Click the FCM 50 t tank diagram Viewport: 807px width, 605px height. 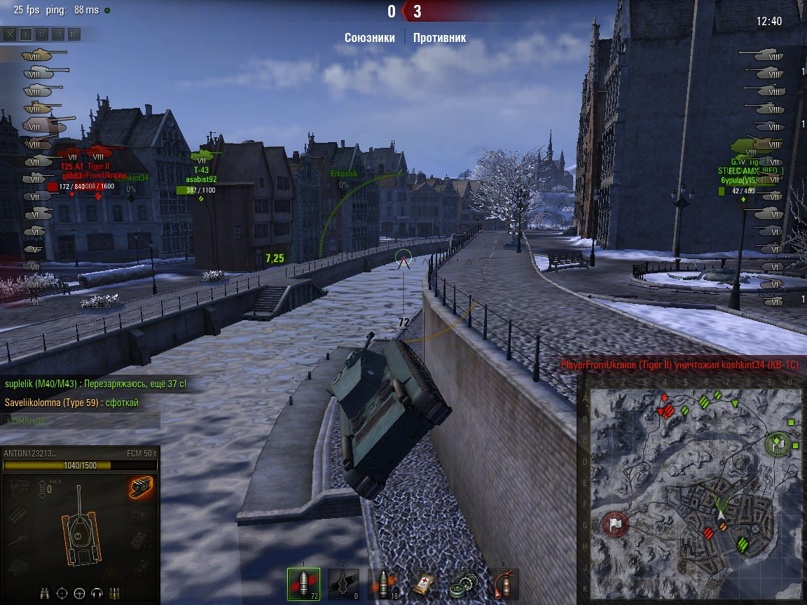point(78,535)
